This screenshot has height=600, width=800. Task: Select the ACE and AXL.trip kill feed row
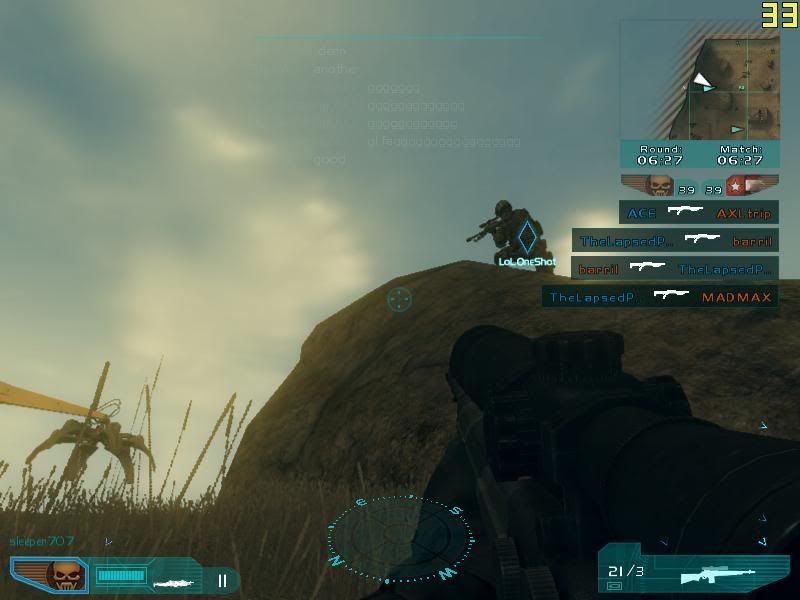click(699, 213)
